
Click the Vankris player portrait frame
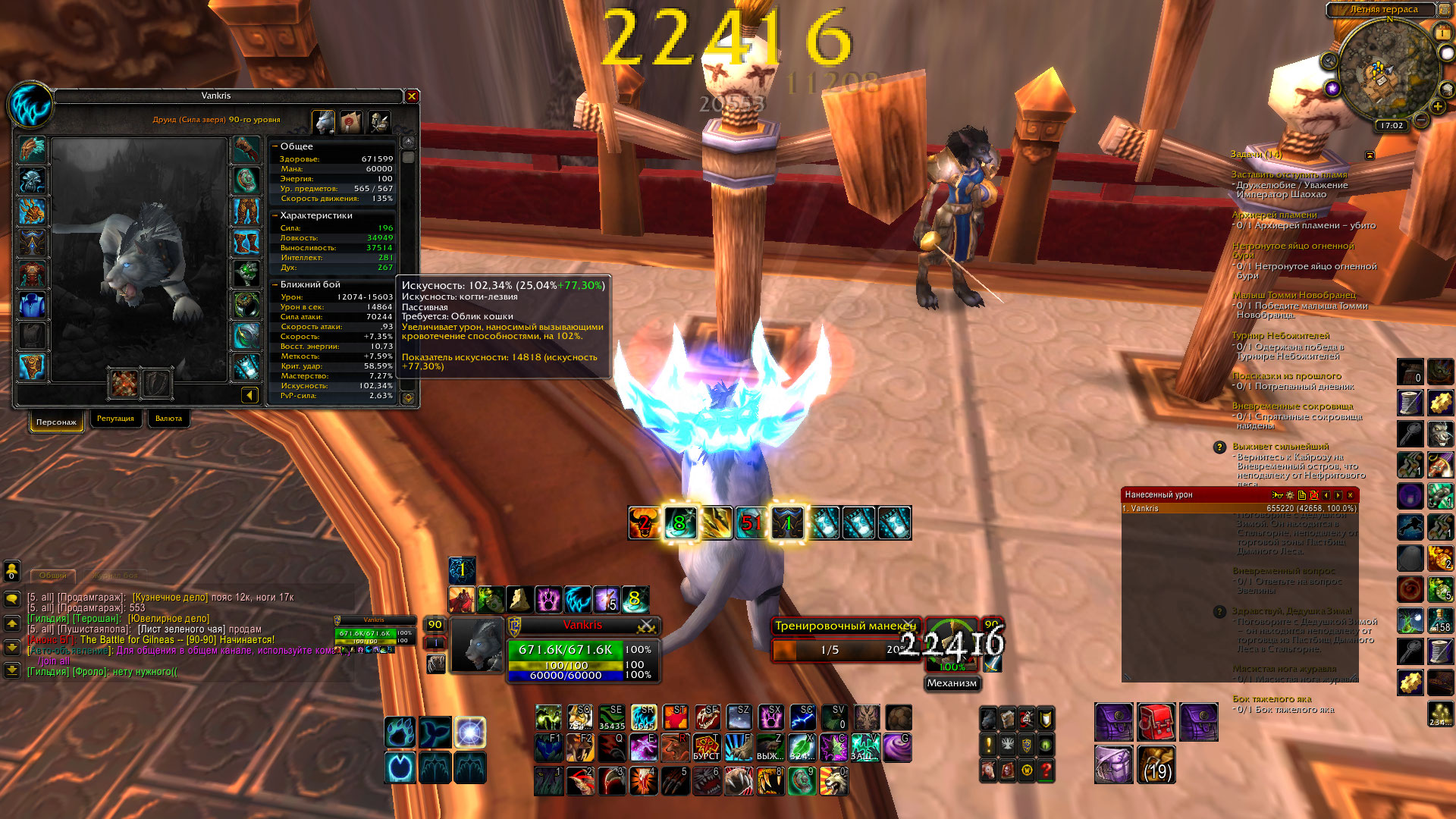(478, 645)
